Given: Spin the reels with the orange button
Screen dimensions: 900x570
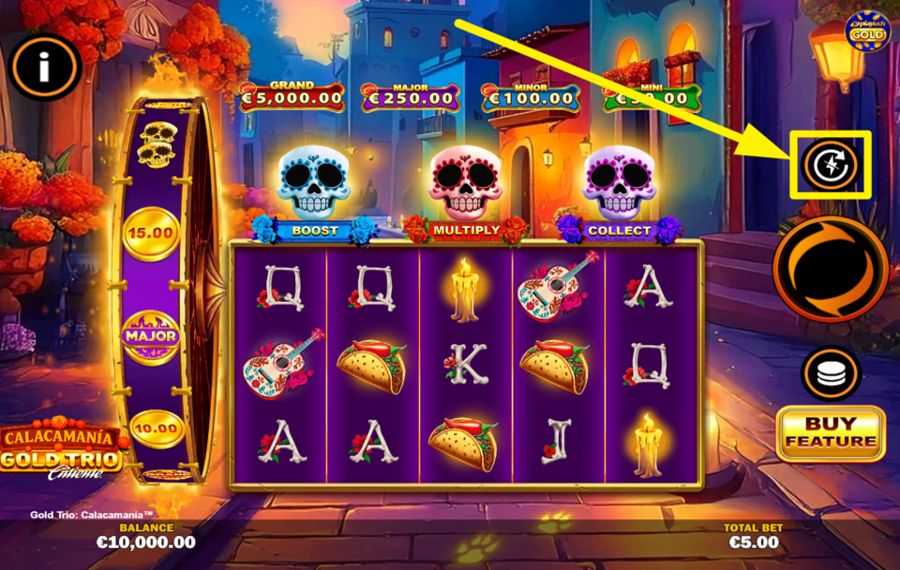Looking at the screenshot, I should click(831, 269).
